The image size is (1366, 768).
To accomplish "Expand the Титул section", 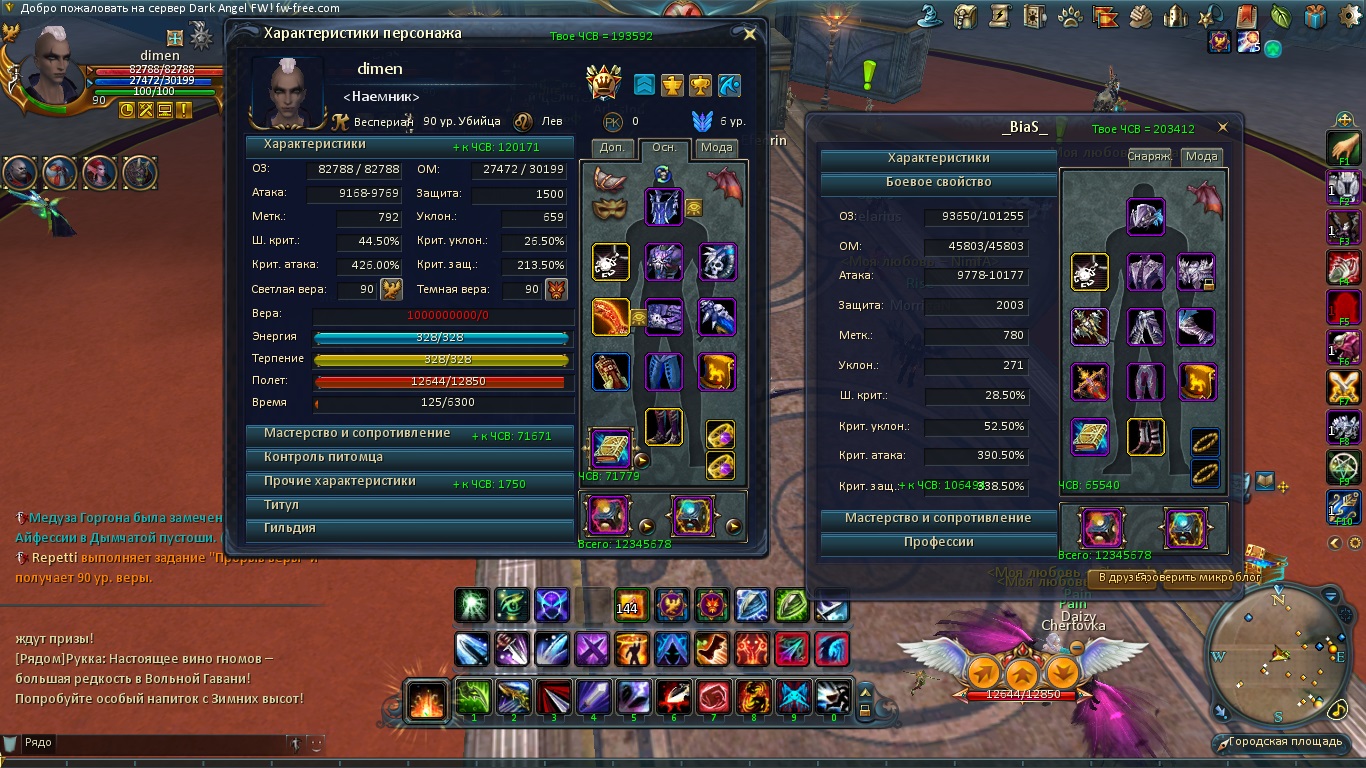I will [x=281, y=505].
